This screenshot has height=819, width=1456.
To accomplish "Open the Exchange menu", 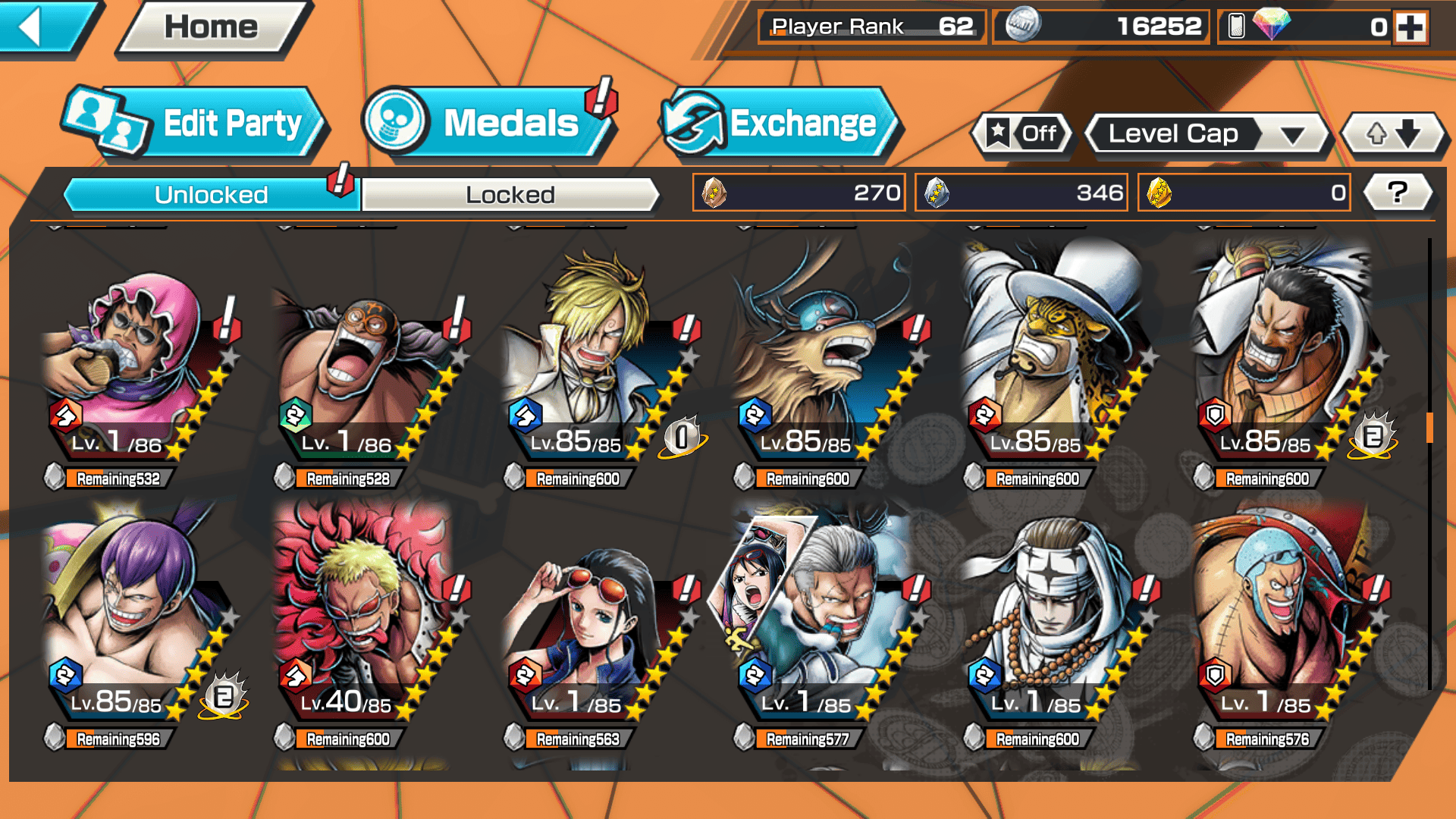I will tap(780, 124).
